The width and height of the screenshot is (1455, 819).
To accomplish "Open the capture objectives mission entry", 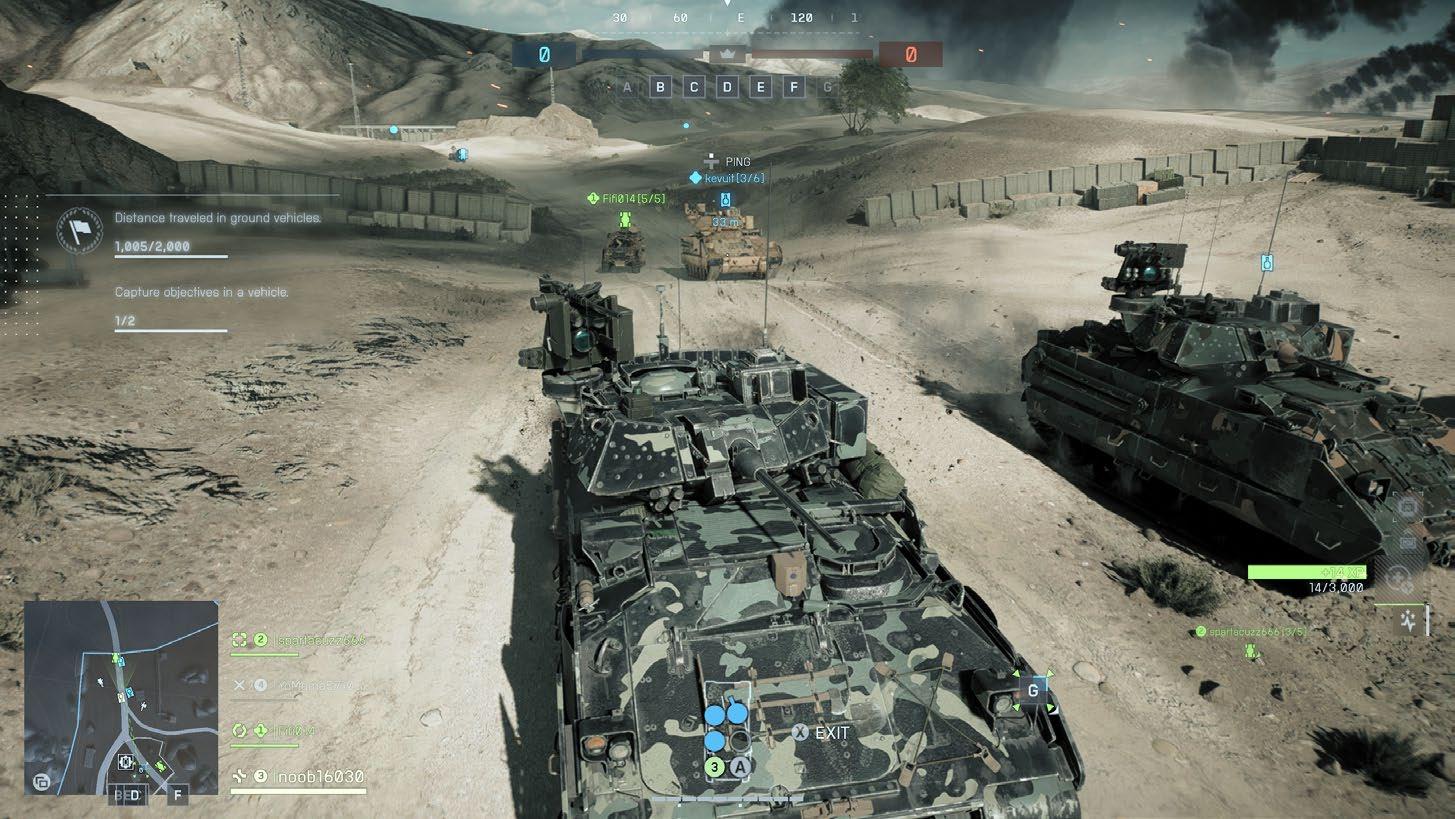I will click(201, 293).
